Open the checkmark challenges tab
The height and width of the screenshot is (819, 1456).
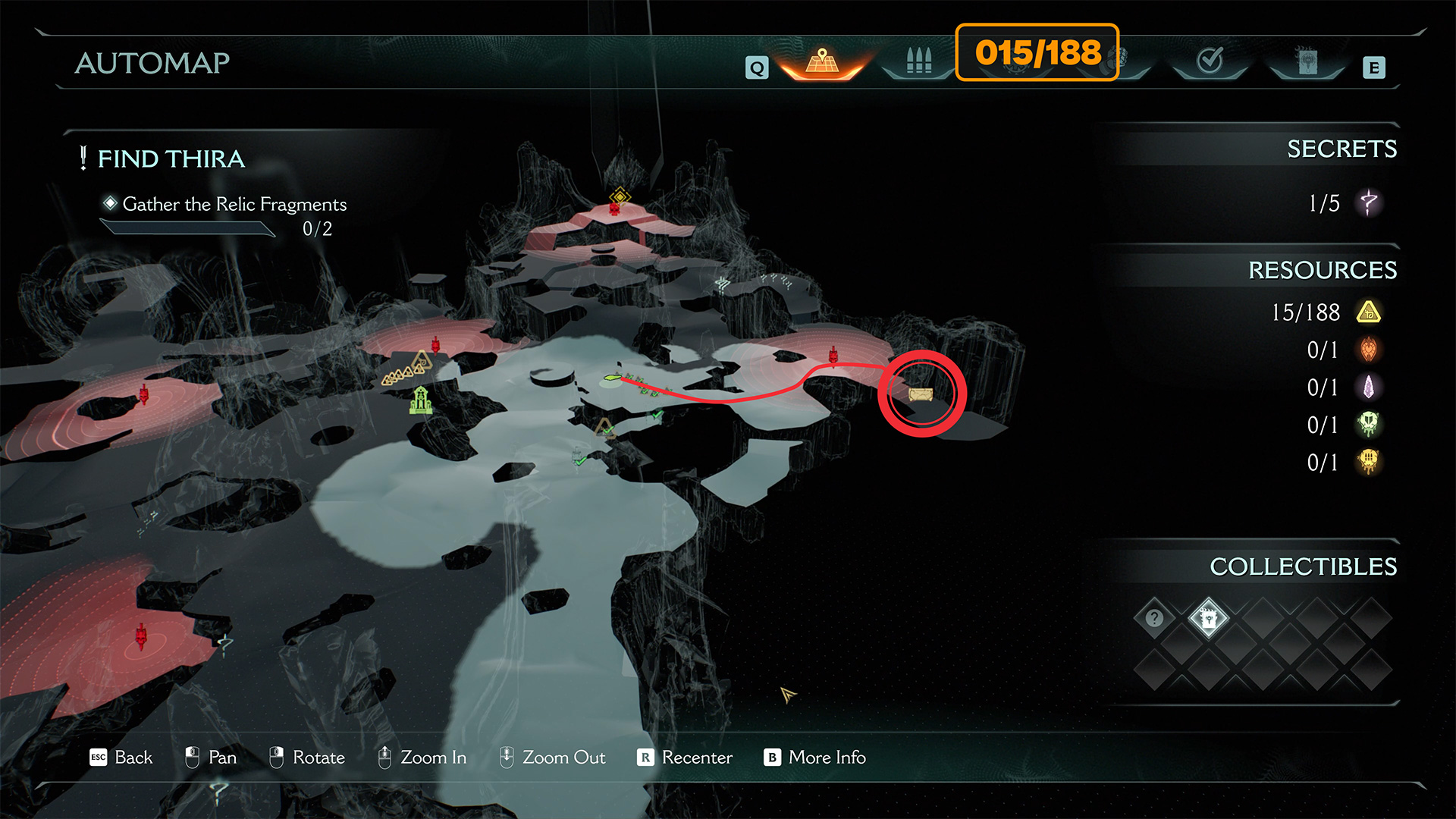[1210, 60]
